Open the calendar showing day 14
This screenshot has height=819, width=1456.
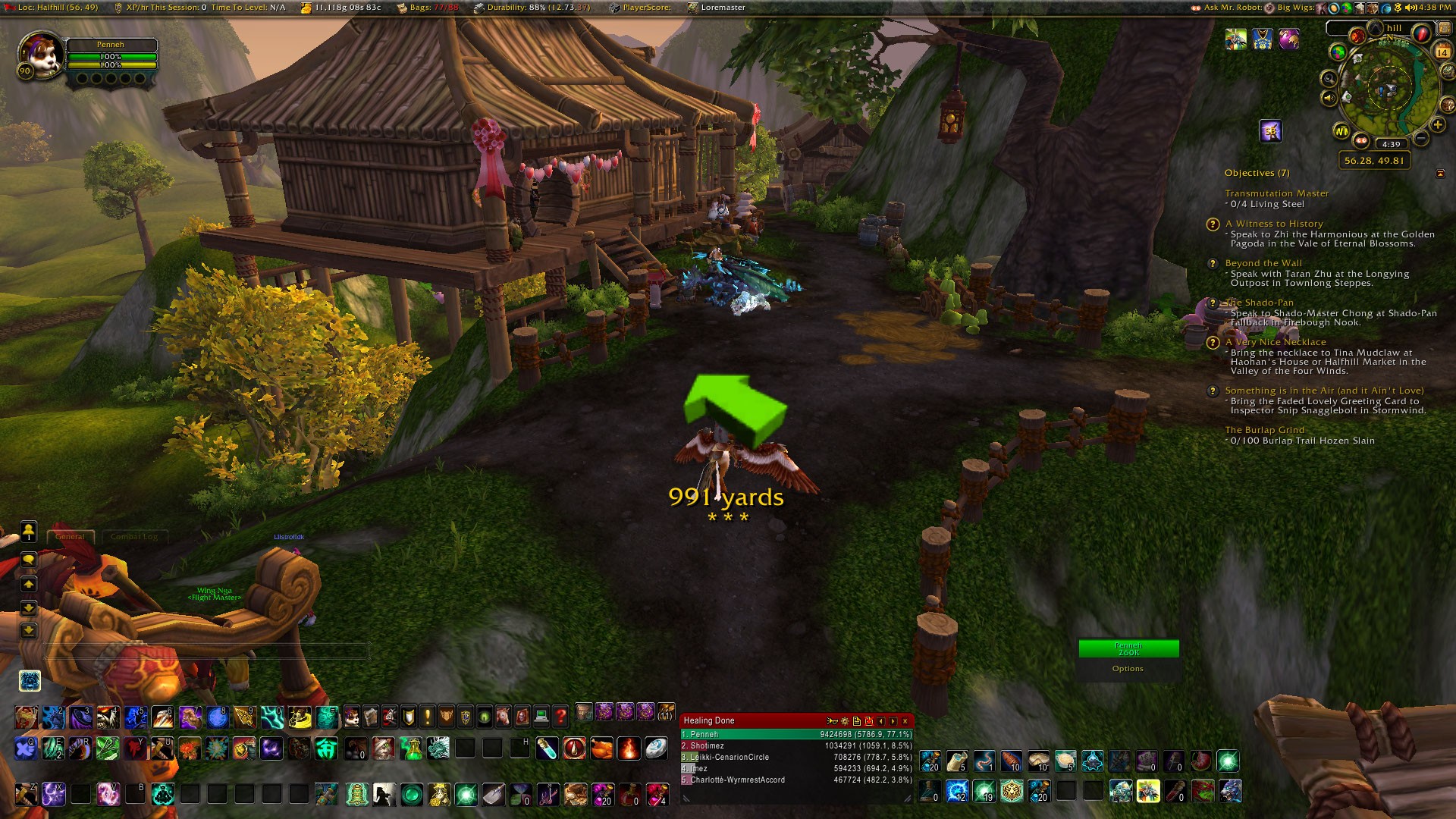click(1442, 52)
